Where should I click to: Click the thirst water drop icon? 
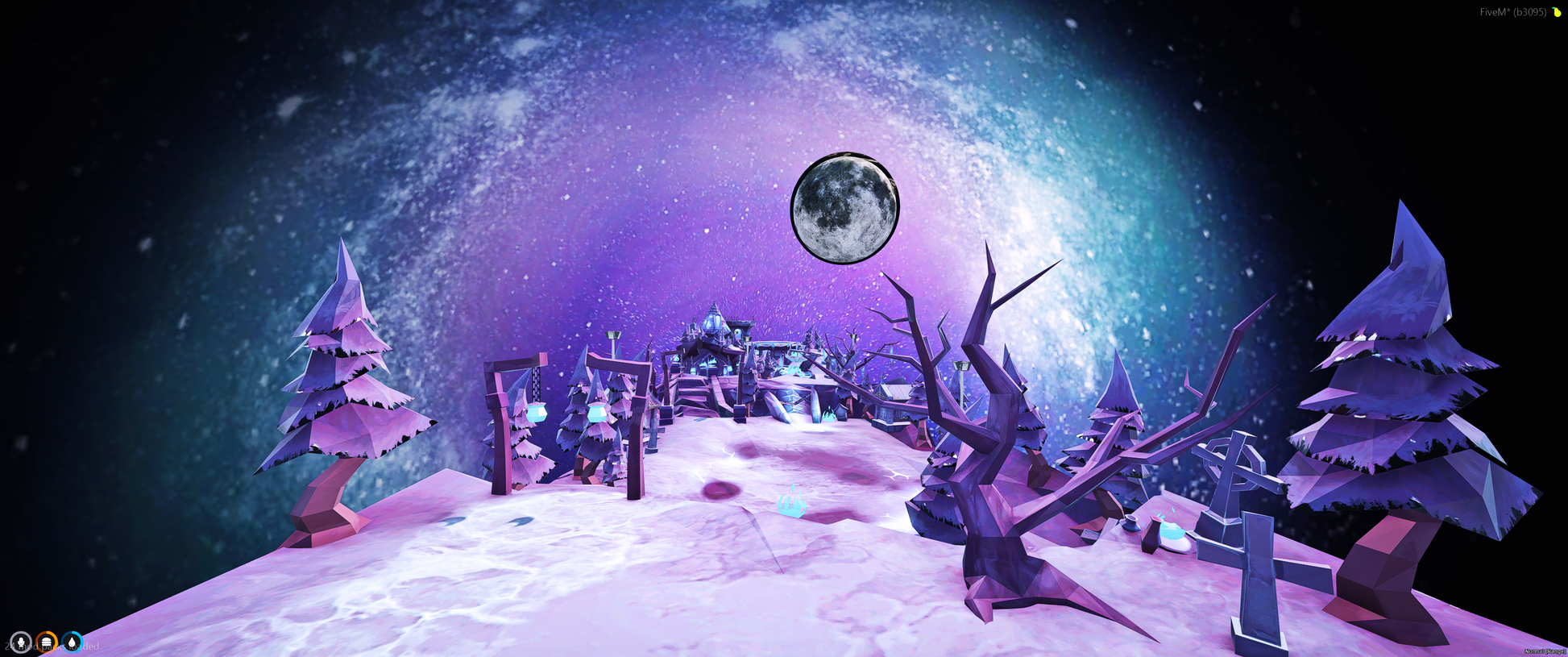point(73,642)
